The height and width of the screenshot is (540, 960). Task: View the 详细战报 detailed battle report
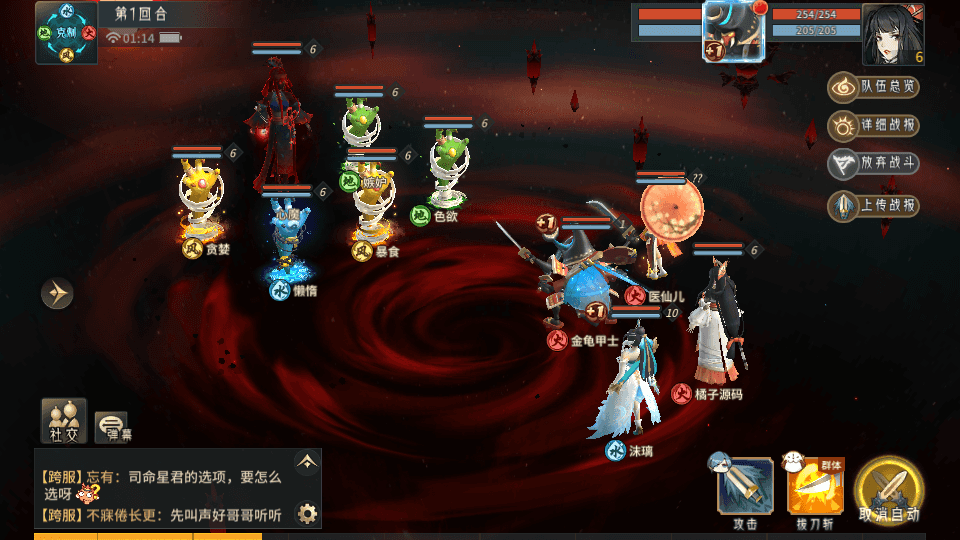click(873, 126)
